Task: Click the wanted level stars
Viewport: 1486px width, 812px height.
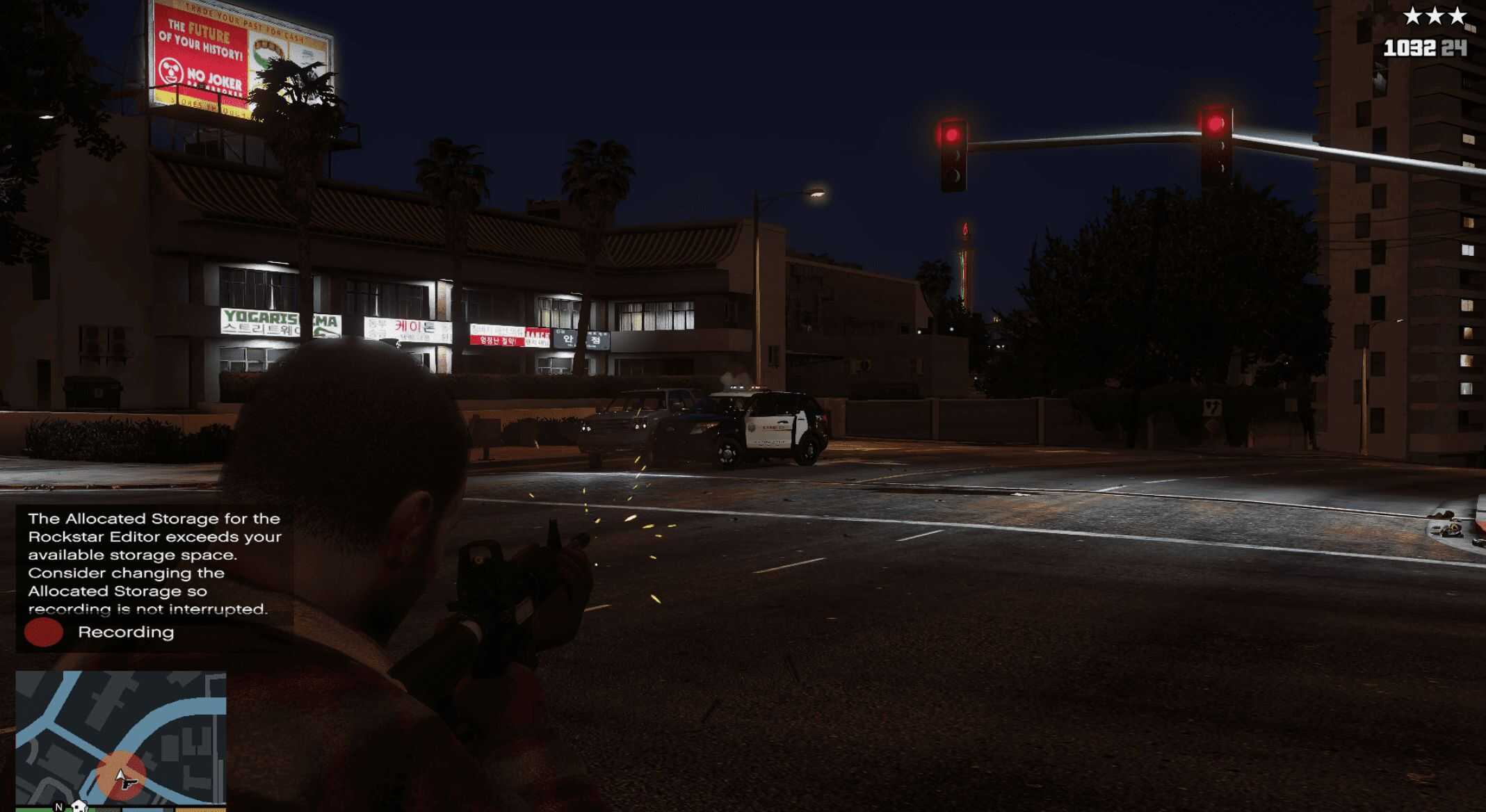Action: [x=1434, y=16]
